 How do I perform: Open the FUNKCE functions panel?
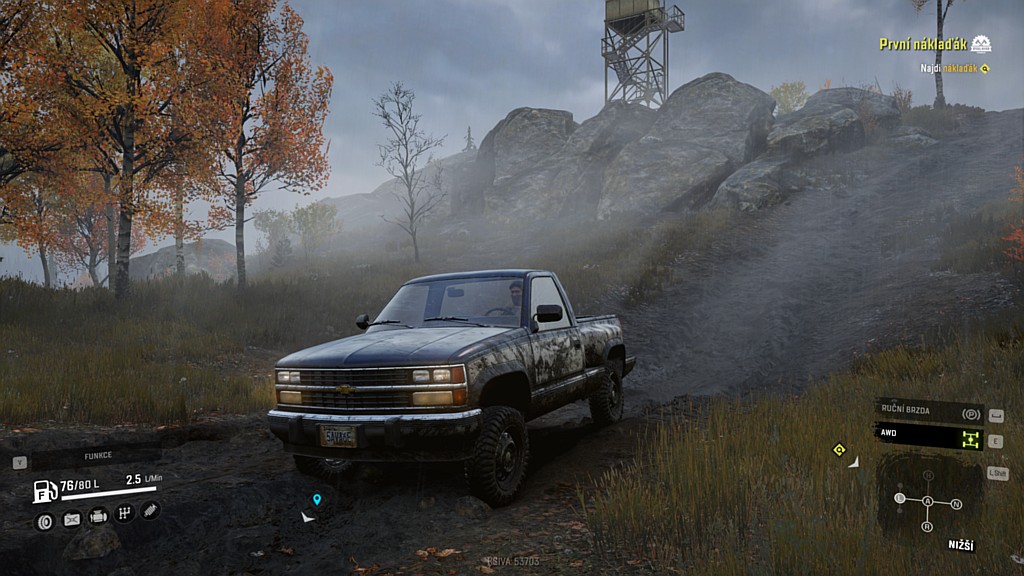[97, 455]
